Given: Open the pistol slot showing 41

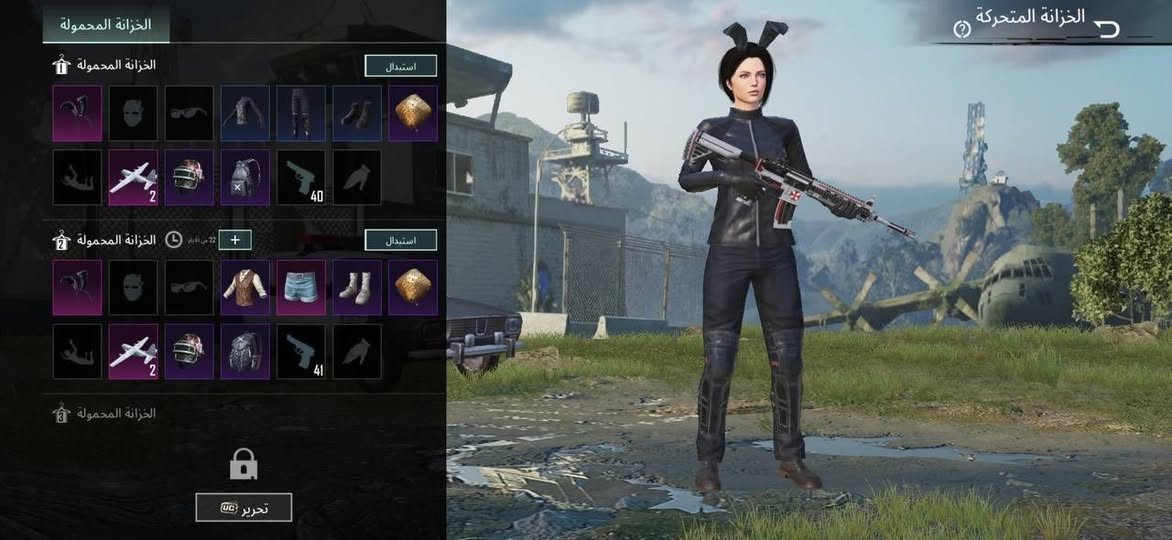Looking at the screenshot, I should pyautogui.click(x=301, y=352).
